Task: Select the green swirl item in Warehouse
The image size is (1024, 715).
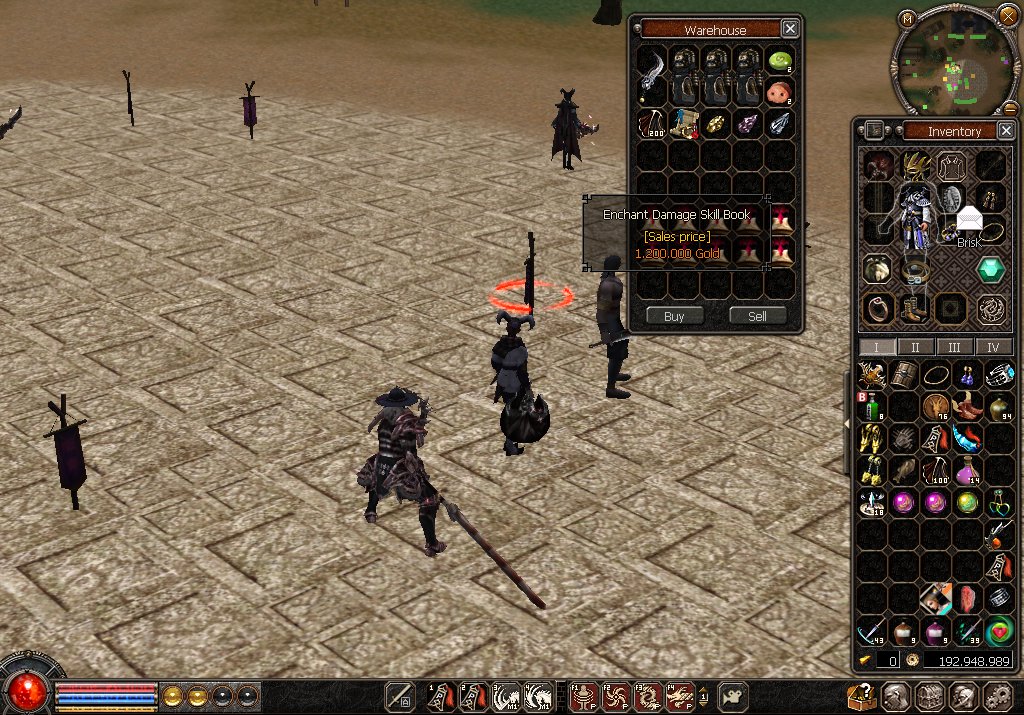Action: [x=780, y=62]
